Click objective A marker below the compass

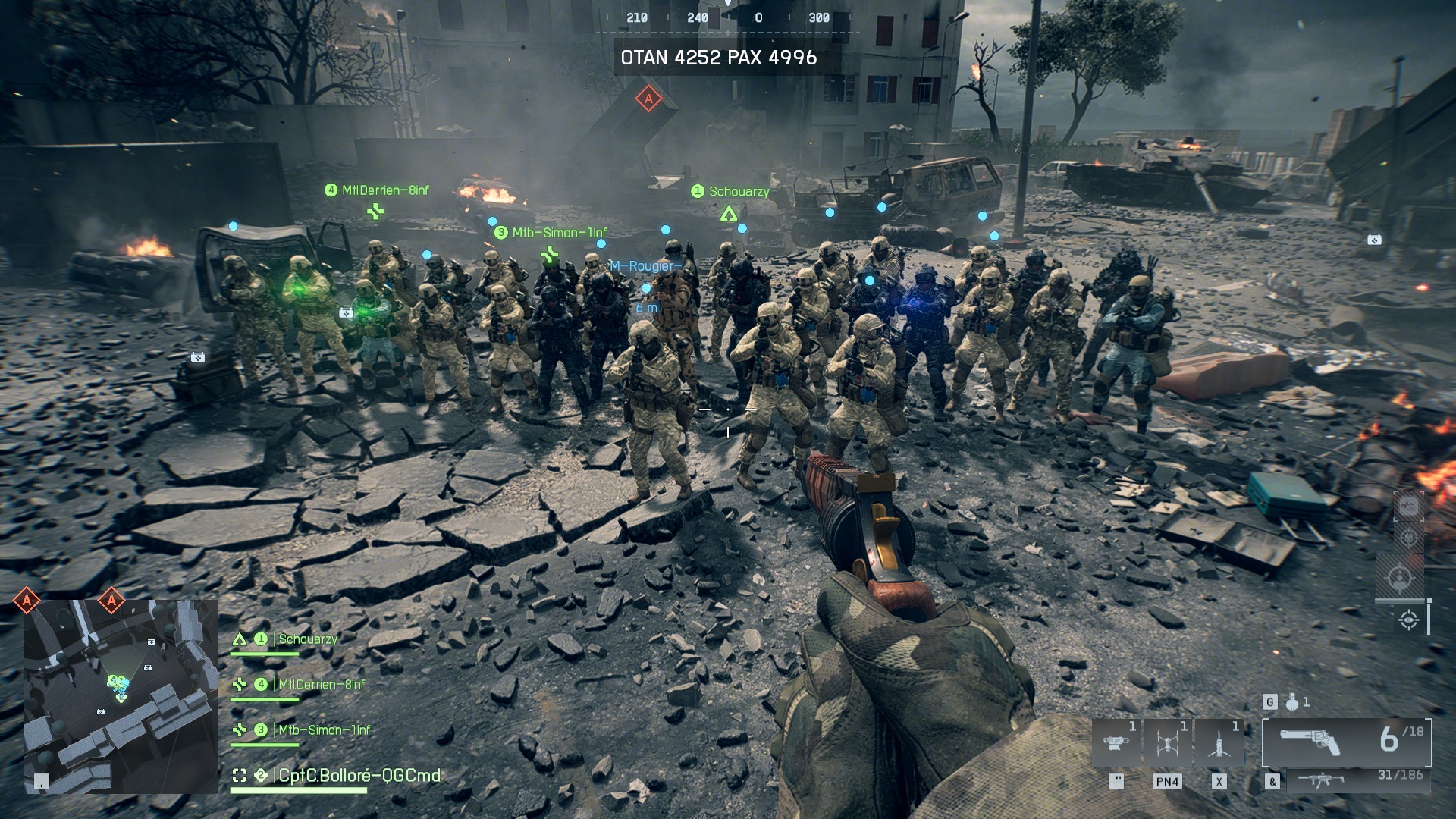point(648,99)
